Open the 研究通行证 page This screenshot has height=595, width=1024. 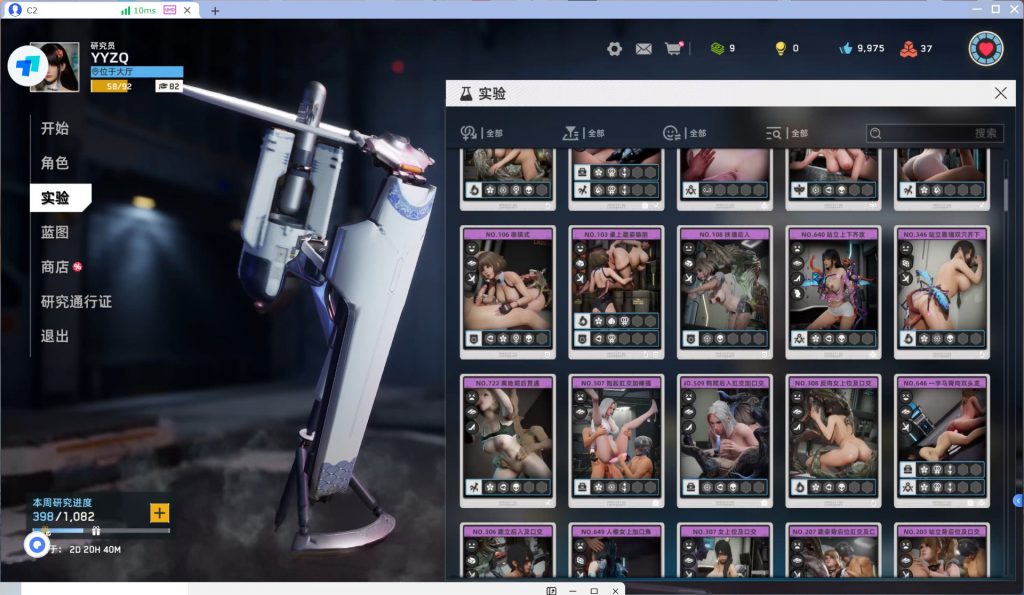(x=76, y=302)
